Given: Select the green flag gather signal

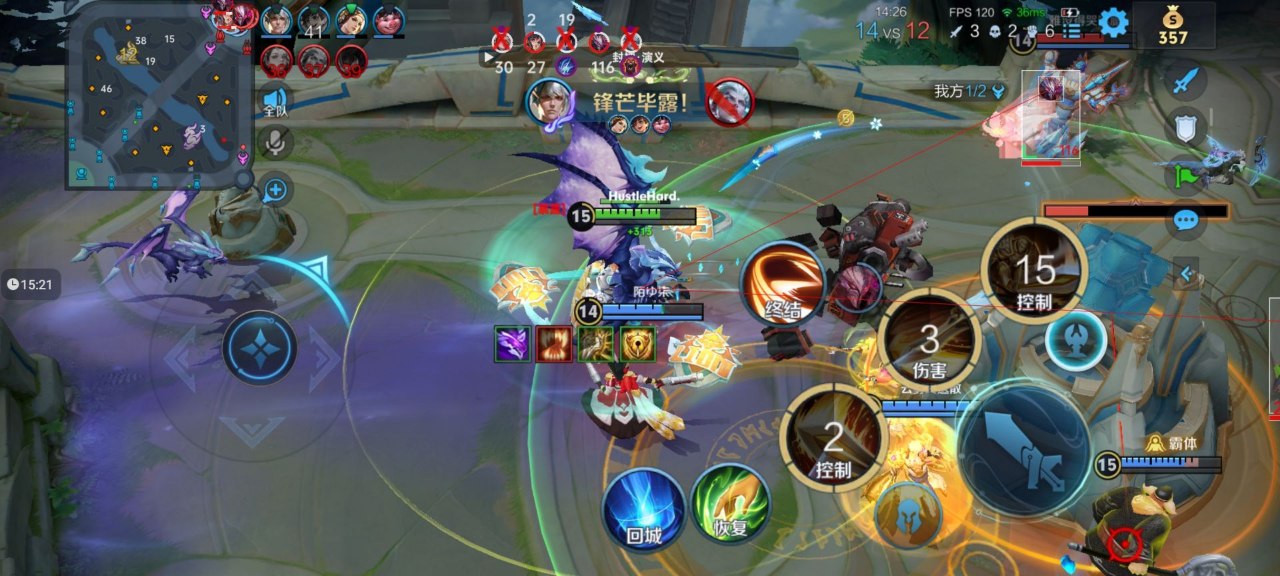Looking at the screenshot, I should pos(1185,174).
